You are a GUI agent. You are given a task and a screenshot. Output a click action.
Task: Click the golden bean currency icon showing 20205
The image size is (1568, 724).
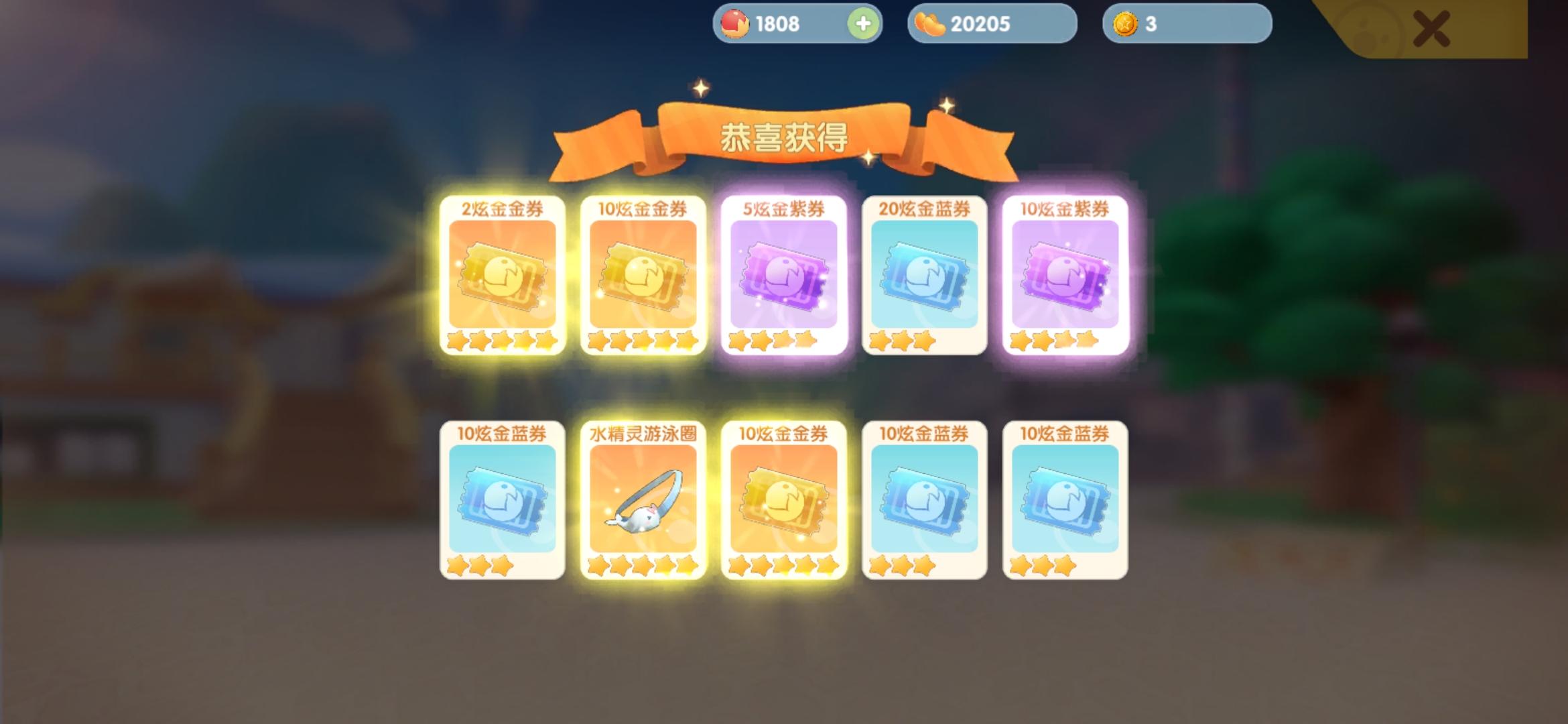[x=930, y=23]
